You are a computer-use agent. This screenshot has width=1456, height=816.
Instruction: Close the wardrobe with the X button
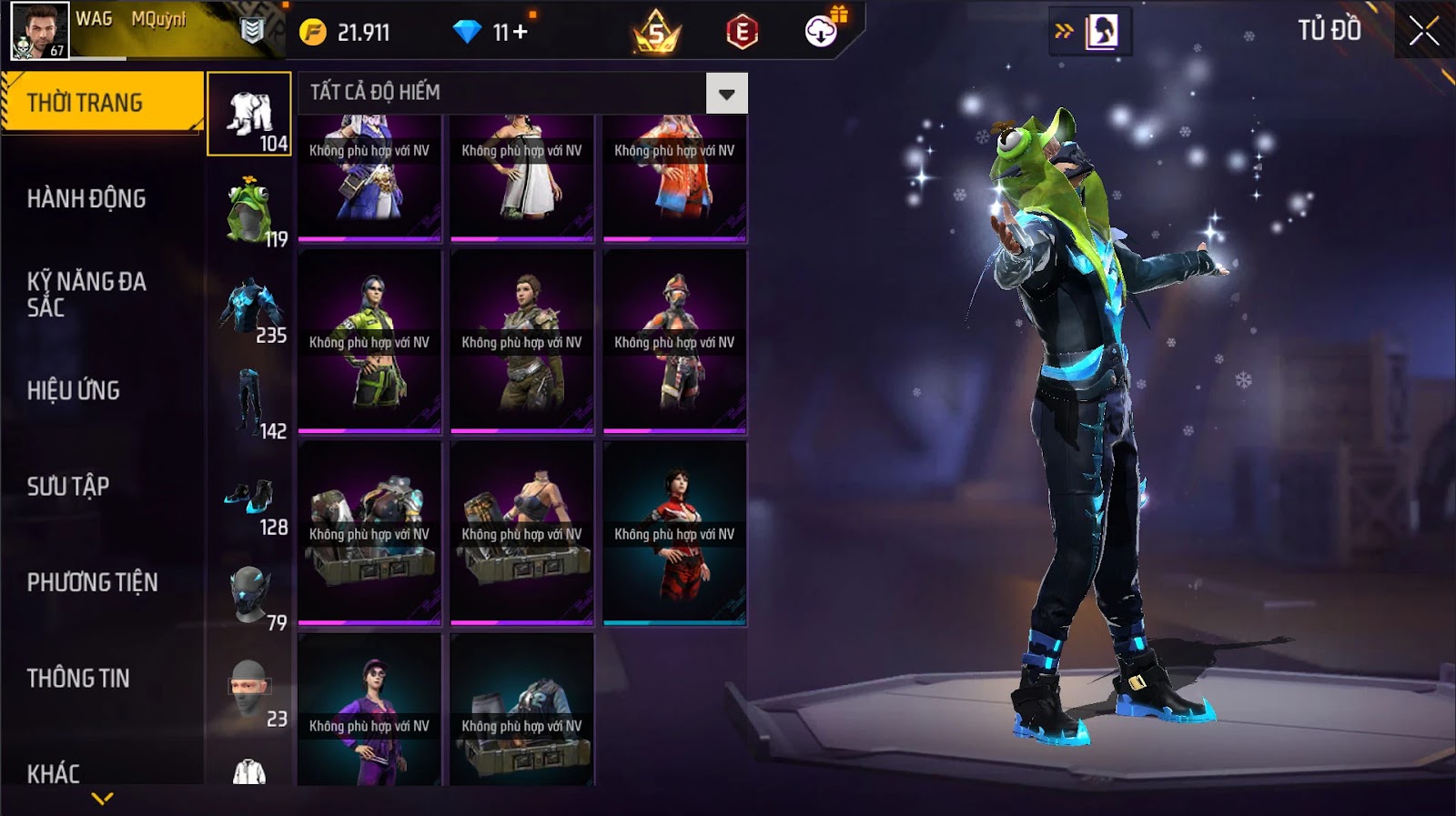point(1423,32)
